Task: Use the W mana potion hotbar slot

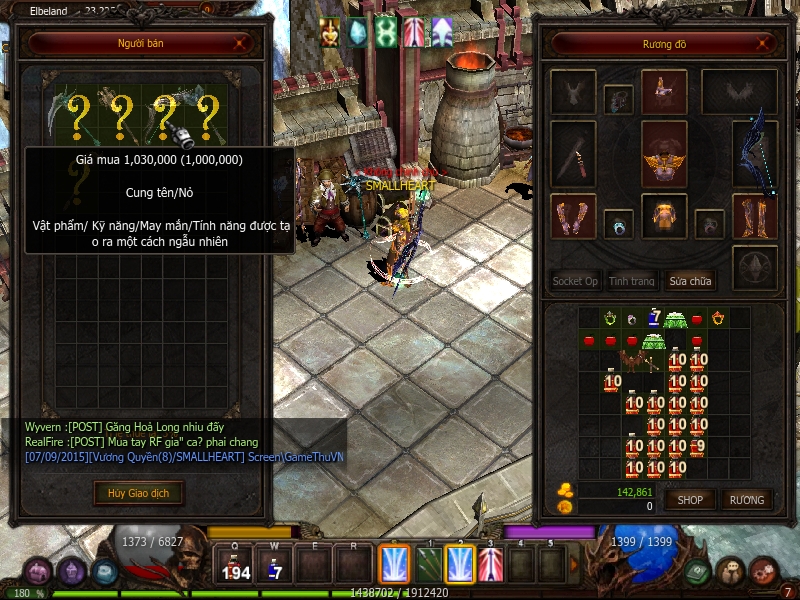Action: pos(274,565)
